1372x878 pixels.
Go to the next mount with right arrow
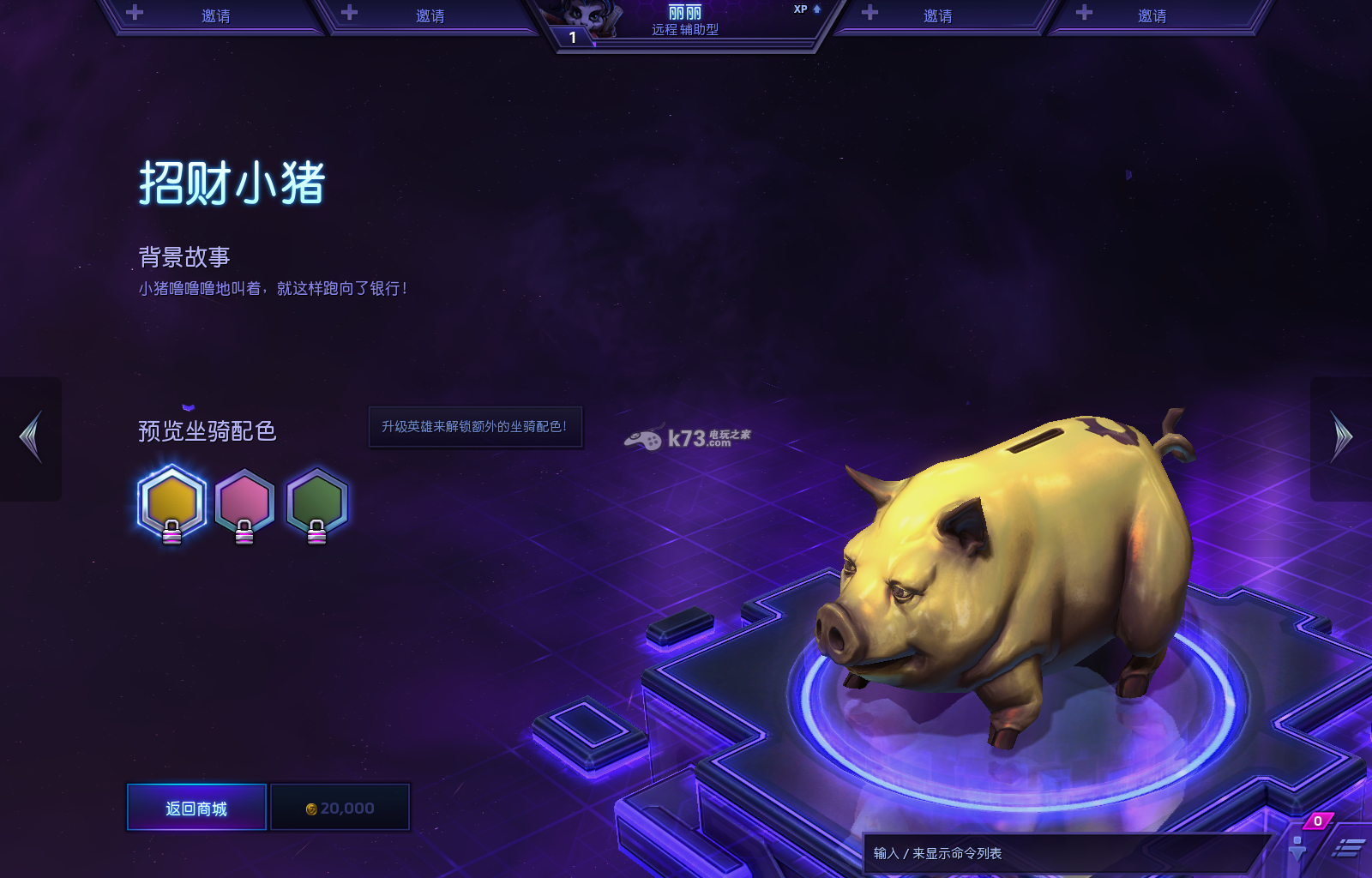(1341, 437)
